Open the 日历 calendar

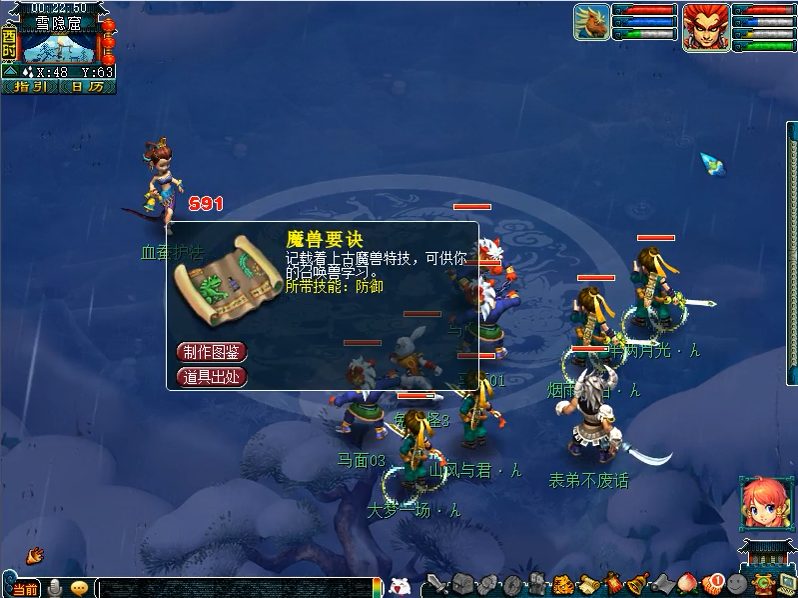coord(87,86)
